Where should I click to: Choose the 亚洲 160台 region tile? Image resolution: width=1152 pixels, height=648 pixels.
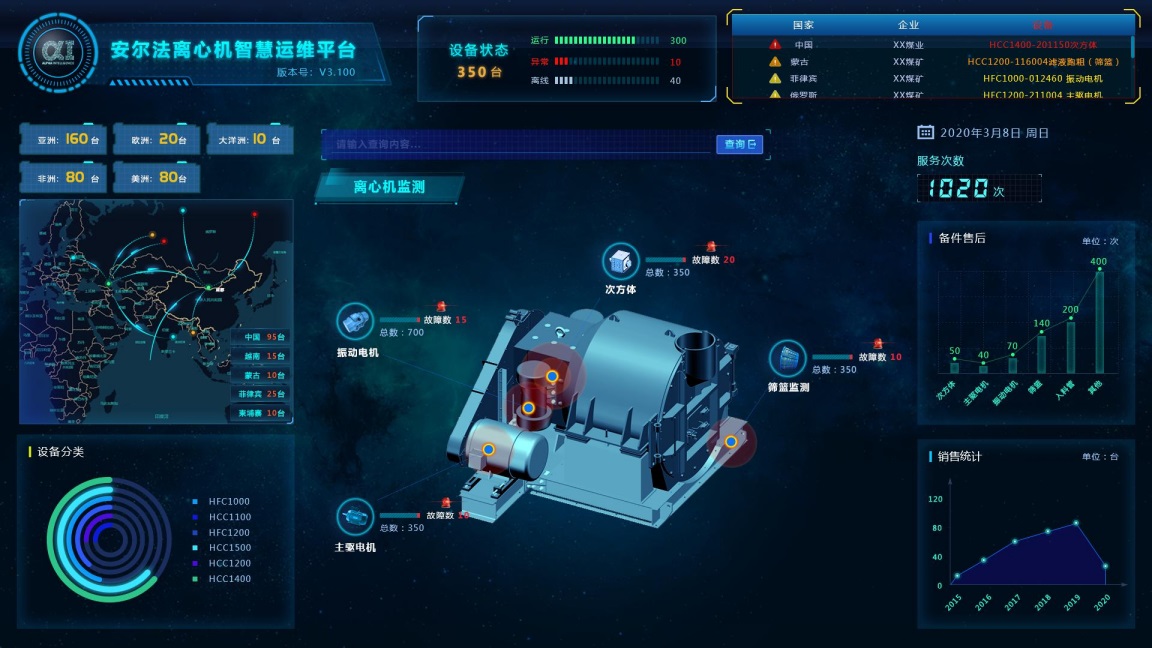(x=62, y=140)
